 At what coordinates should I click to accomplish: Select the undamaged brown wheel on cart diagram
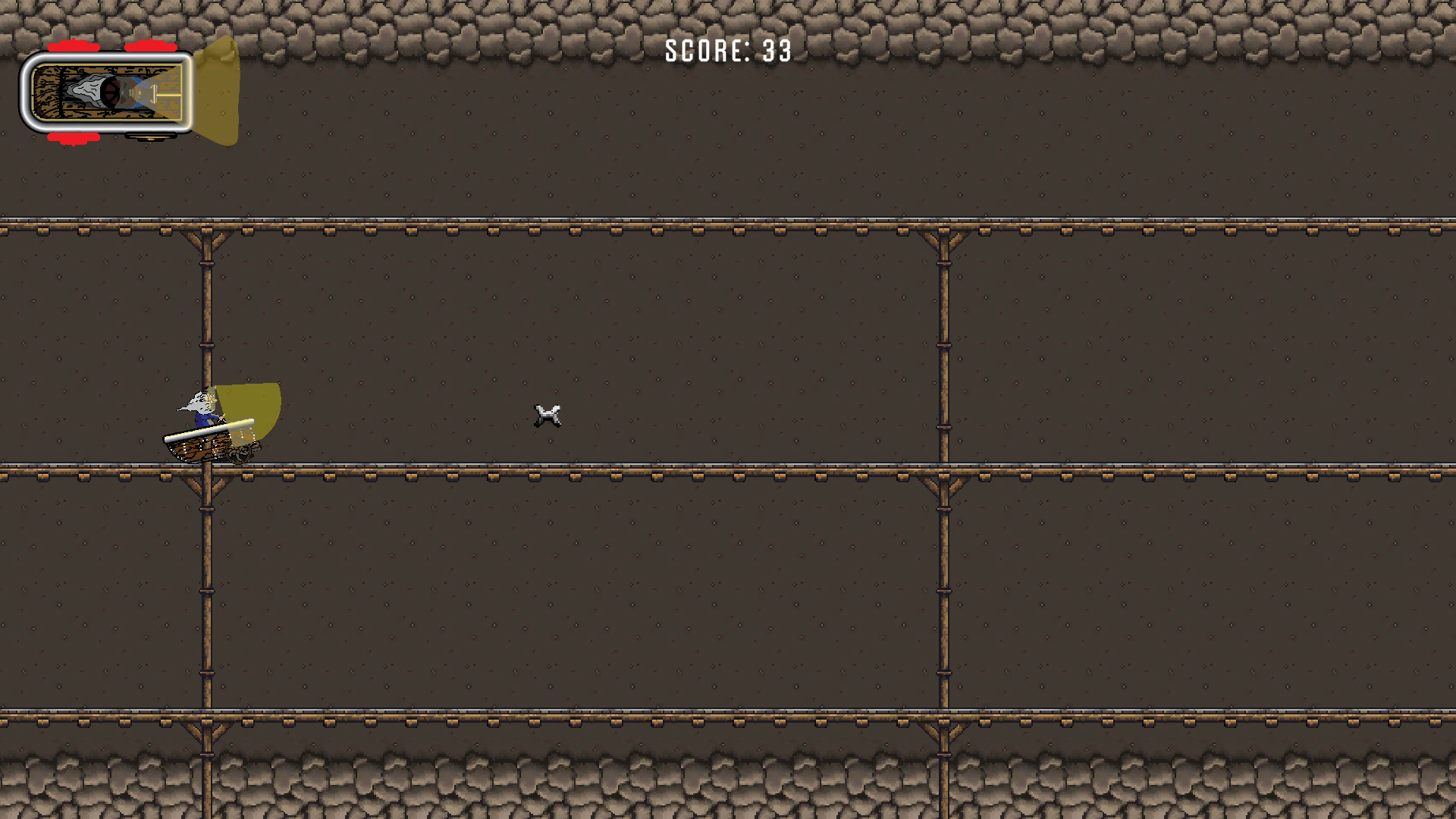151,137
